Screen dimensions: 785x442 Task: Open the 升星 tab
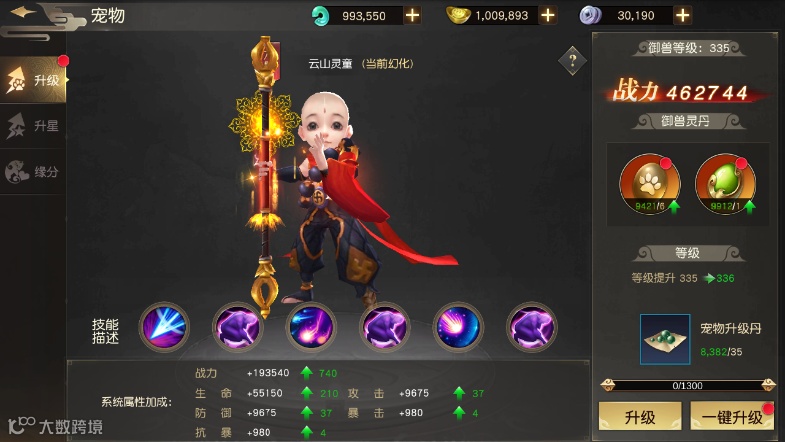34,126
